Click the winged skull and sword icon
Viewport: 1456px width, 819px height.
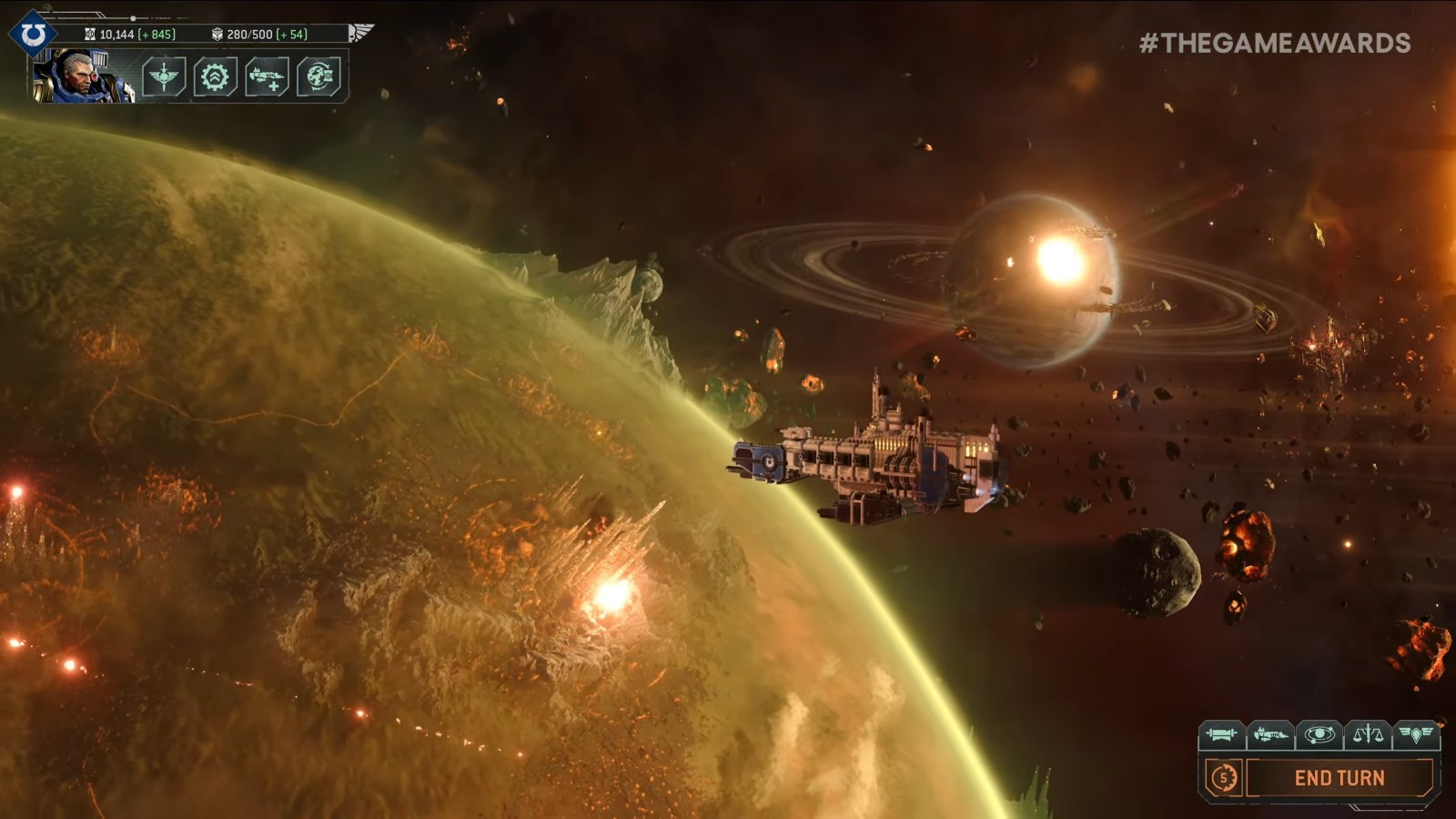164,76
